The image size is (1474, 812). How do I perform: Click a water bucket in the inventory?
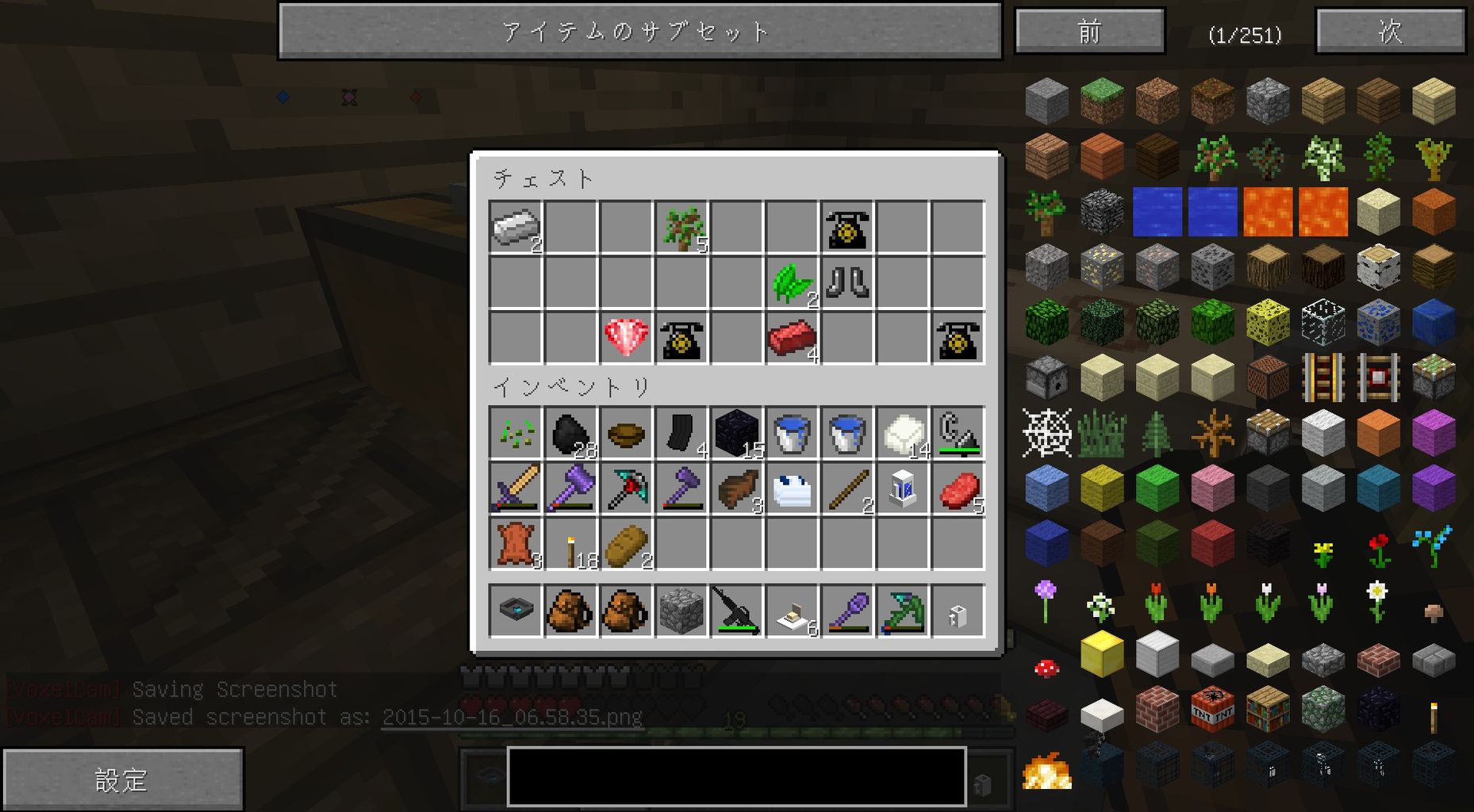click(x=793, y=432)
